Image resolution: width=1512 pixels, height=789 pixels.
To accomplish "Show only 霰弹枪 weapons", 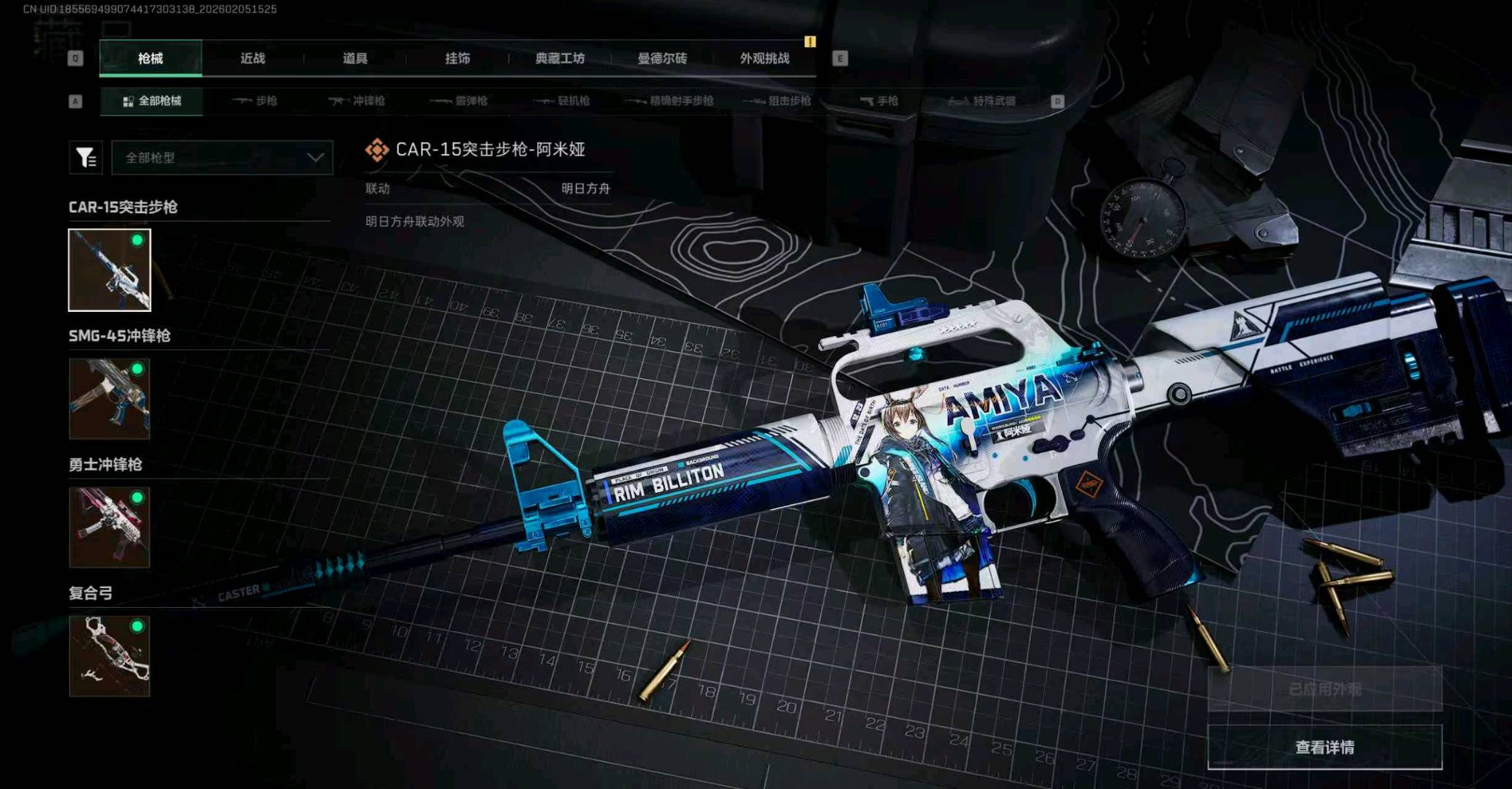I will (459, 101).
